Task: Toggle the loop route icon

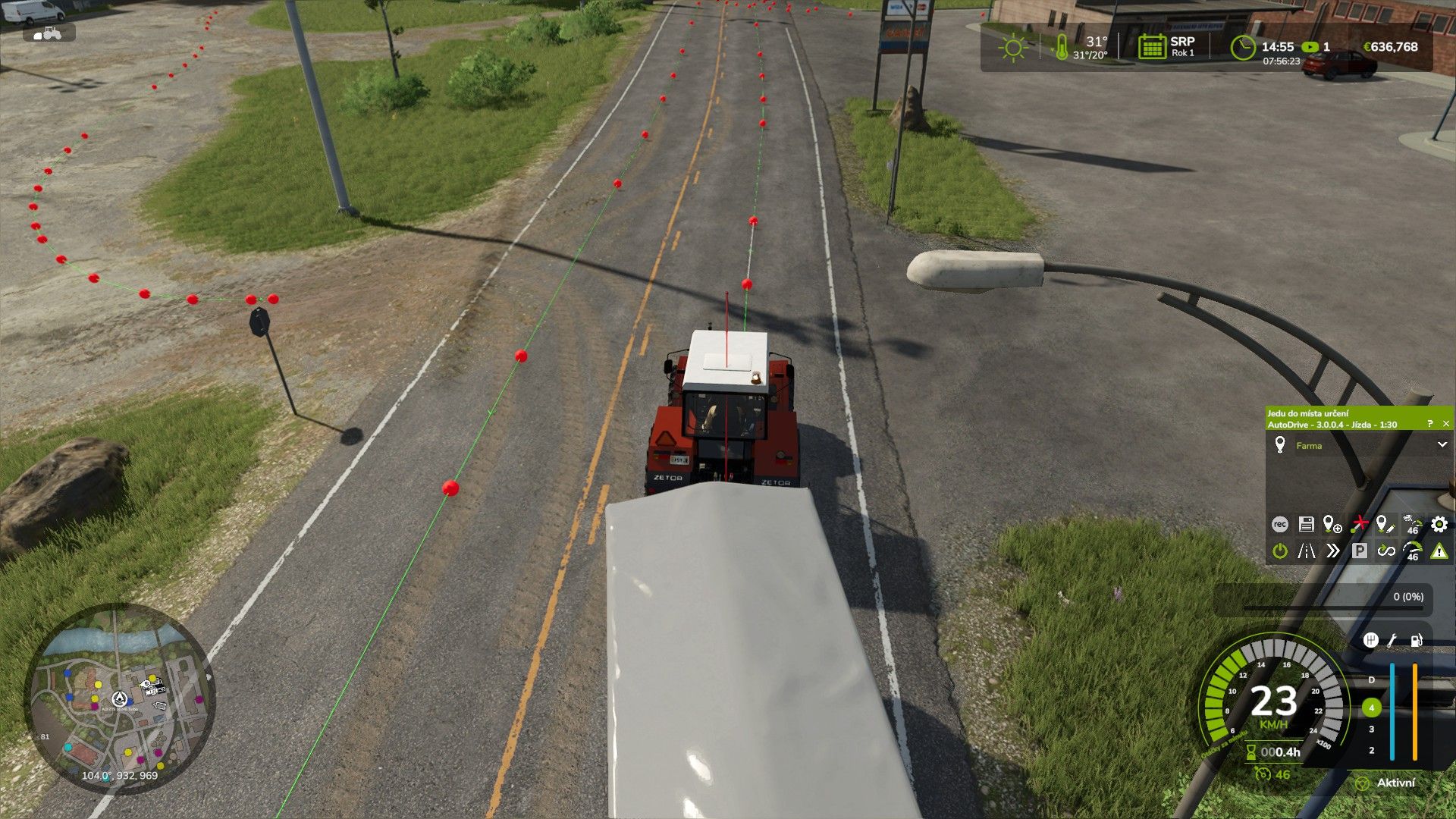Action: [x=1385, y=551]
